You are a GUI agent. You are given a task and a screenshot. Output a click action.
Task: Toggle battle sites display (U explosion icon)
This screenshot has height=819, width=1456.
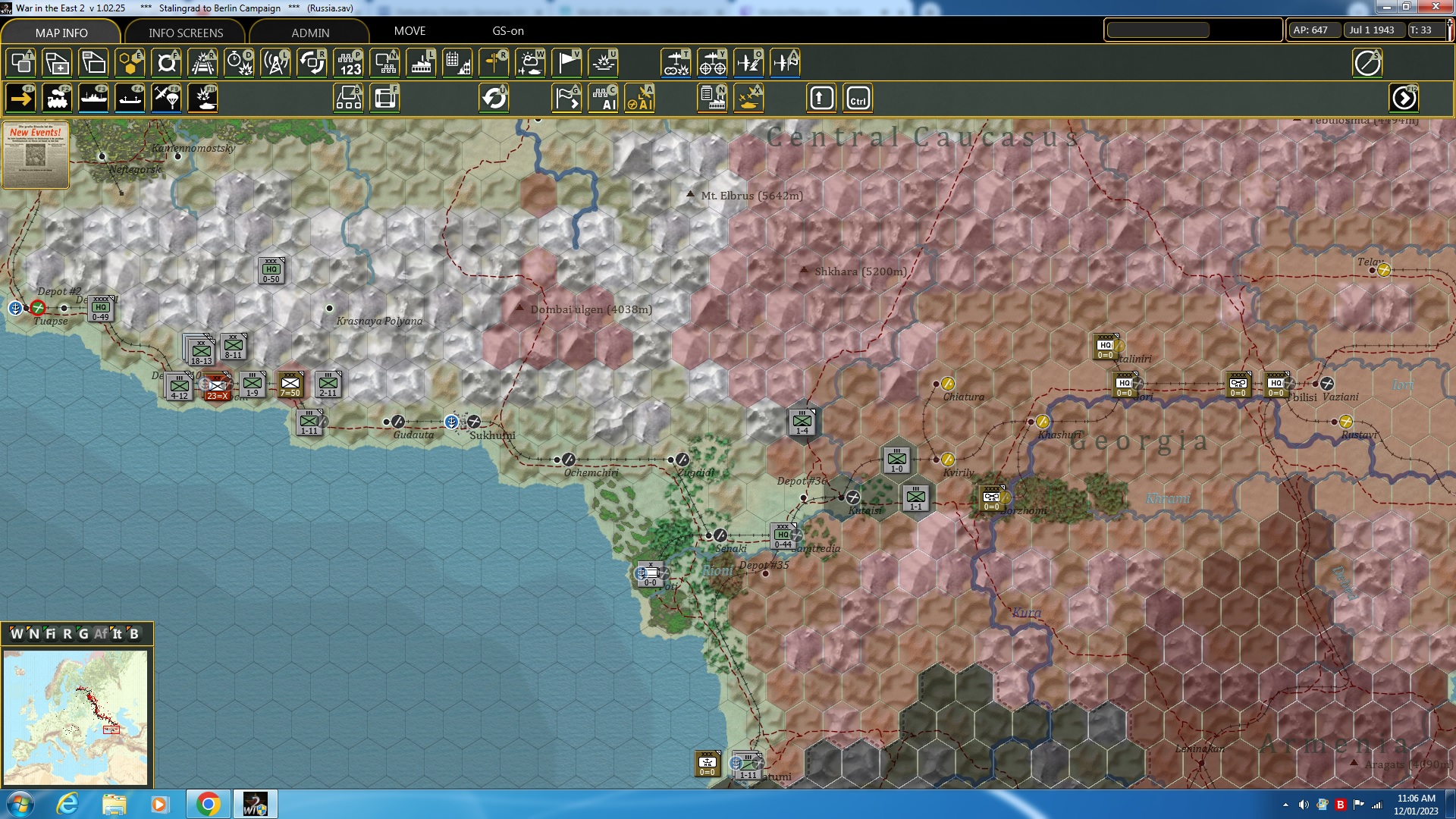point(604,63)
